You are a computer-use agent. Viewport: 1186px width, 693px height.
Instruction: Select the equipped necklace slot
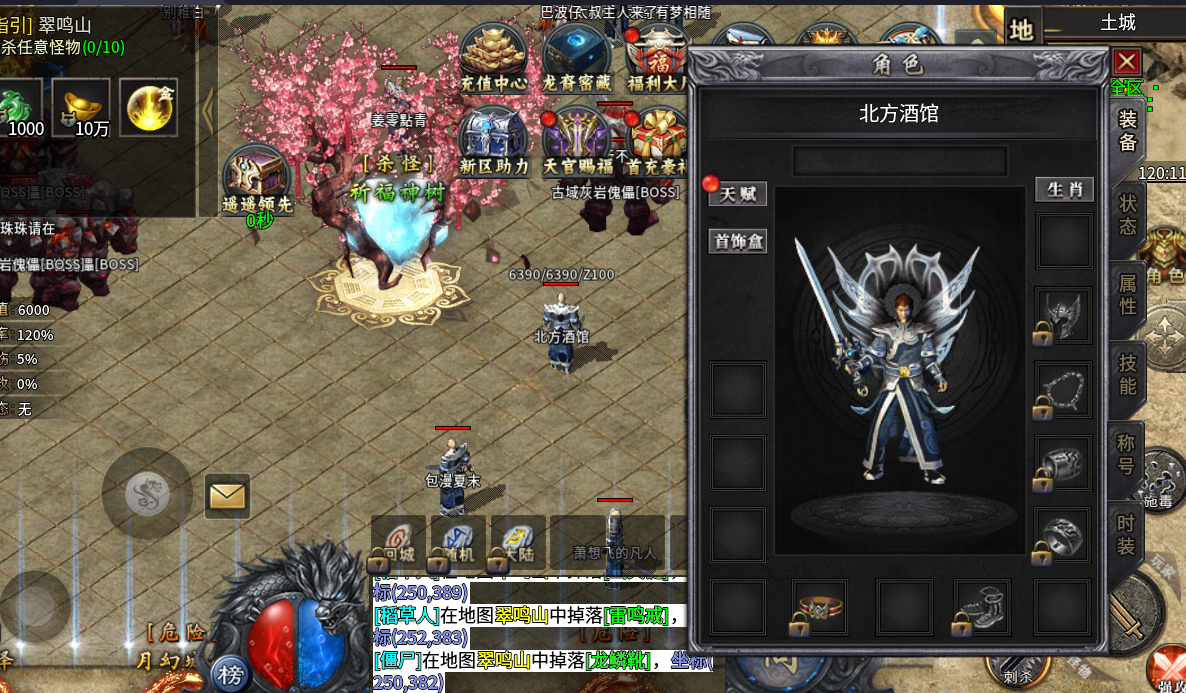(1063, 388)
